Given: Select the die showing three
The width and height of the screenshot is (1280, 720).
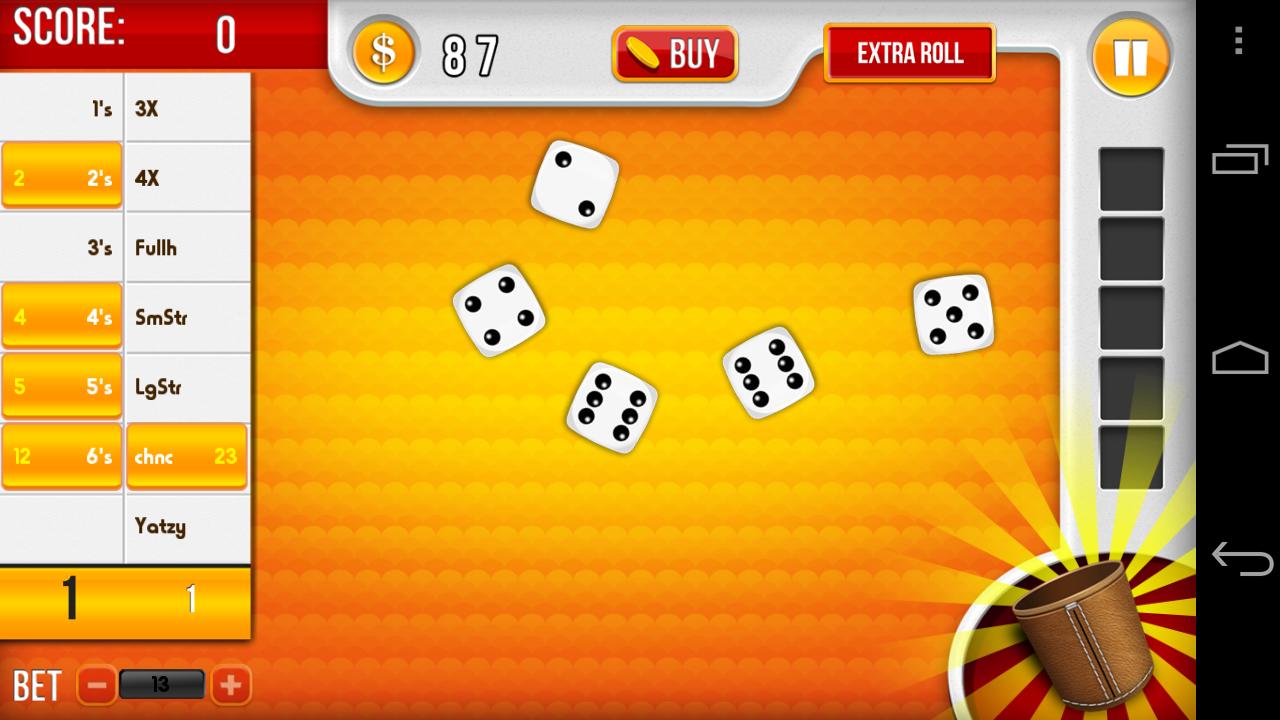Looking at the screenshot, I should 573,187.
